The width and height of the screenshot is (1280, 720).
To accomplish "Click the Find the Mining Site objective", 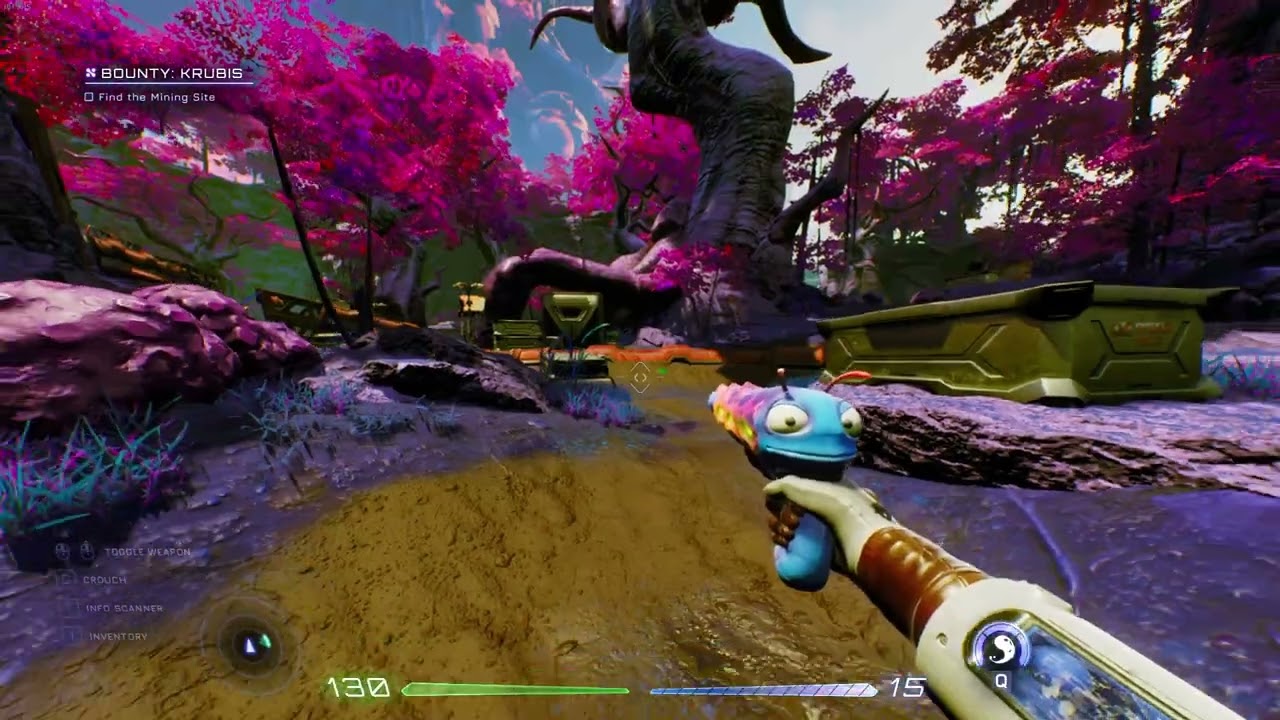I will [x=155, y=97].
